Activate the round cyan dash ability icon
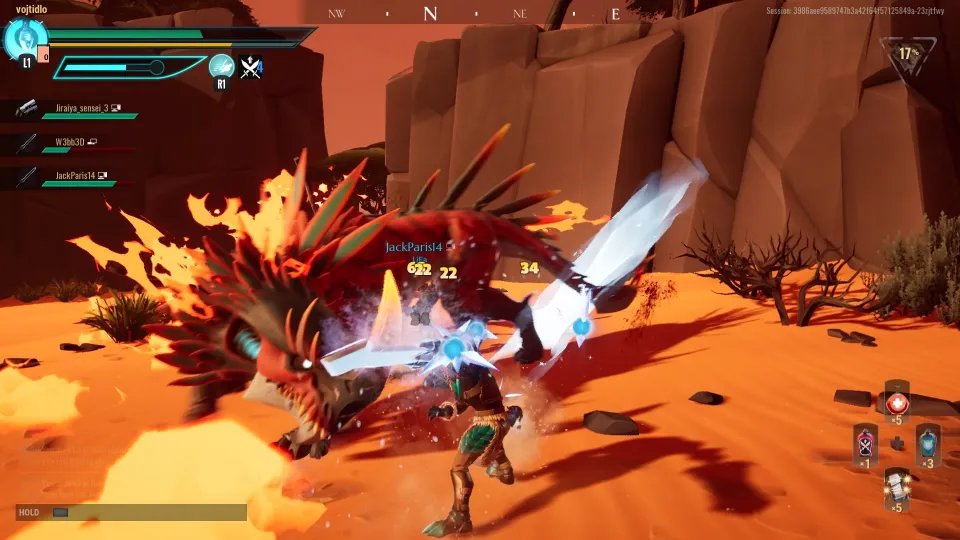Image resolution: width=960 pixels, height=540 pixels. (221, 67)
